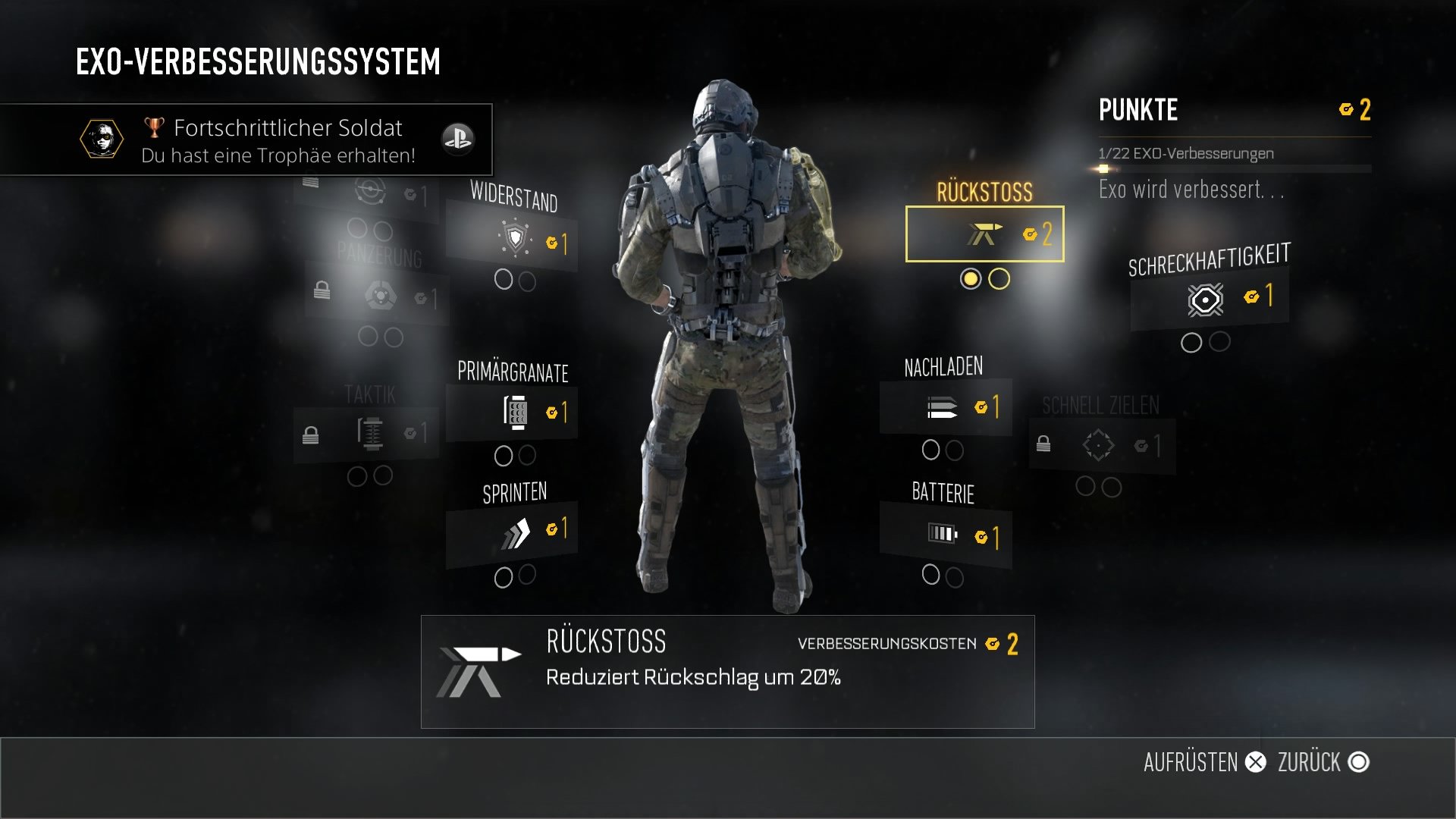The image size is (1456, 819).
Task: Open the EXO-Verbesserungssystem title header
Action: 258,61
